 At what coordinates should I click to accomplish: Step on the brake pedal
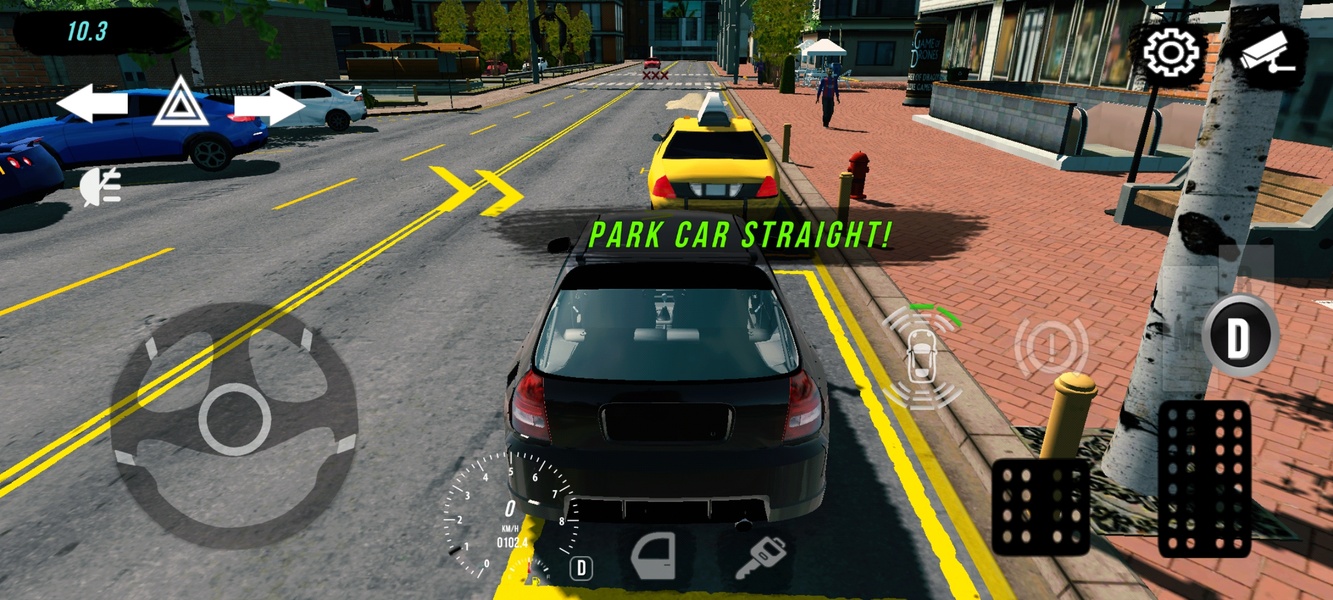1040,507
